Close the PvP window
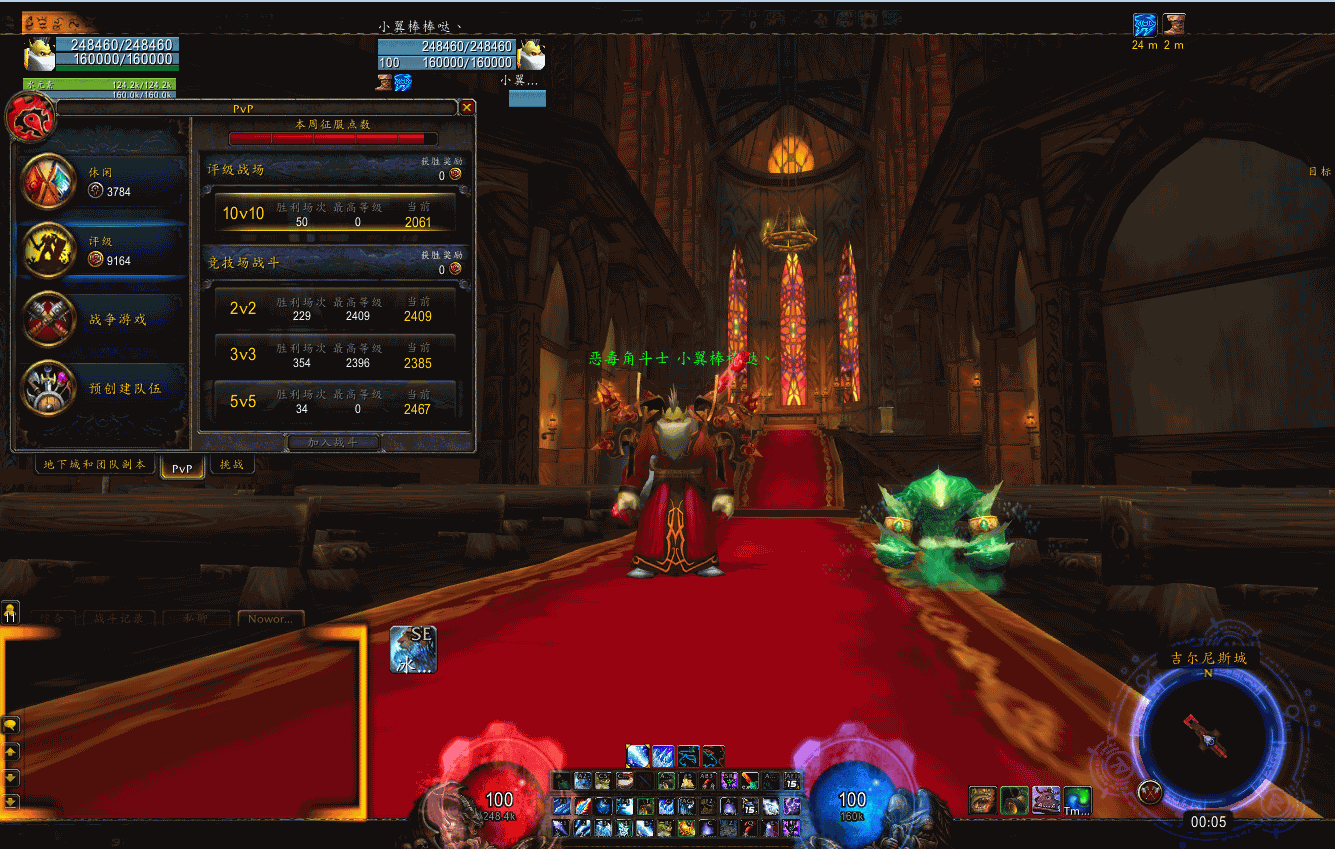 (467, 107)
